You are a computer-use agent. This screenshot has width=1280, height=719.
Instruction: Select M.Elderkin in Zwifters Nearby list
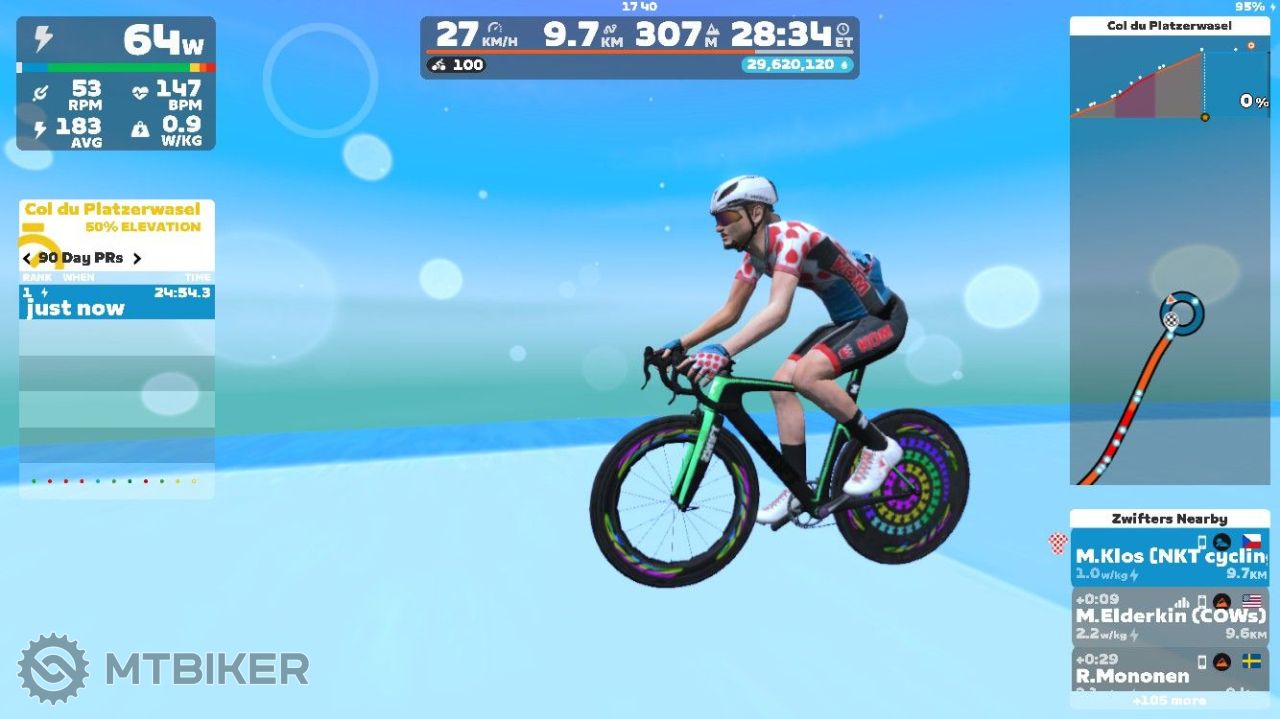1169,616
